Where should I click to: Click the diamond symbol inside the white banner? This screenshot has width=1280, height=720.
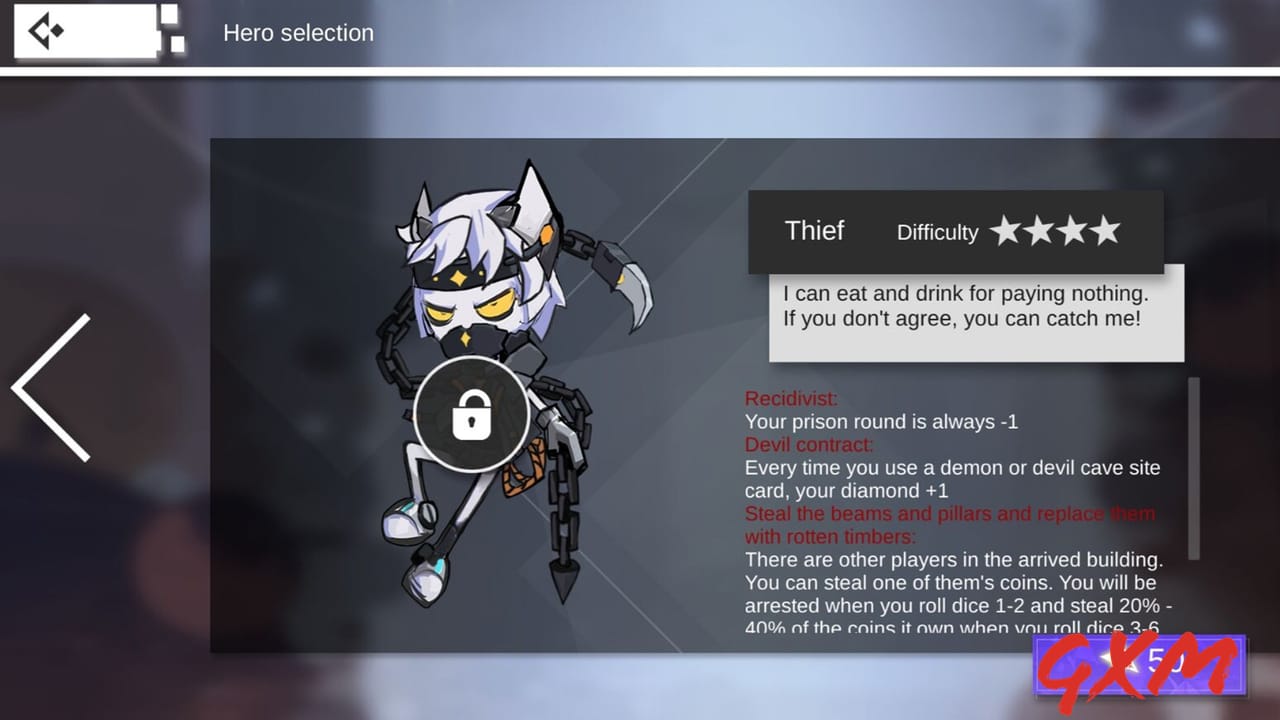[x=58, y=31]
